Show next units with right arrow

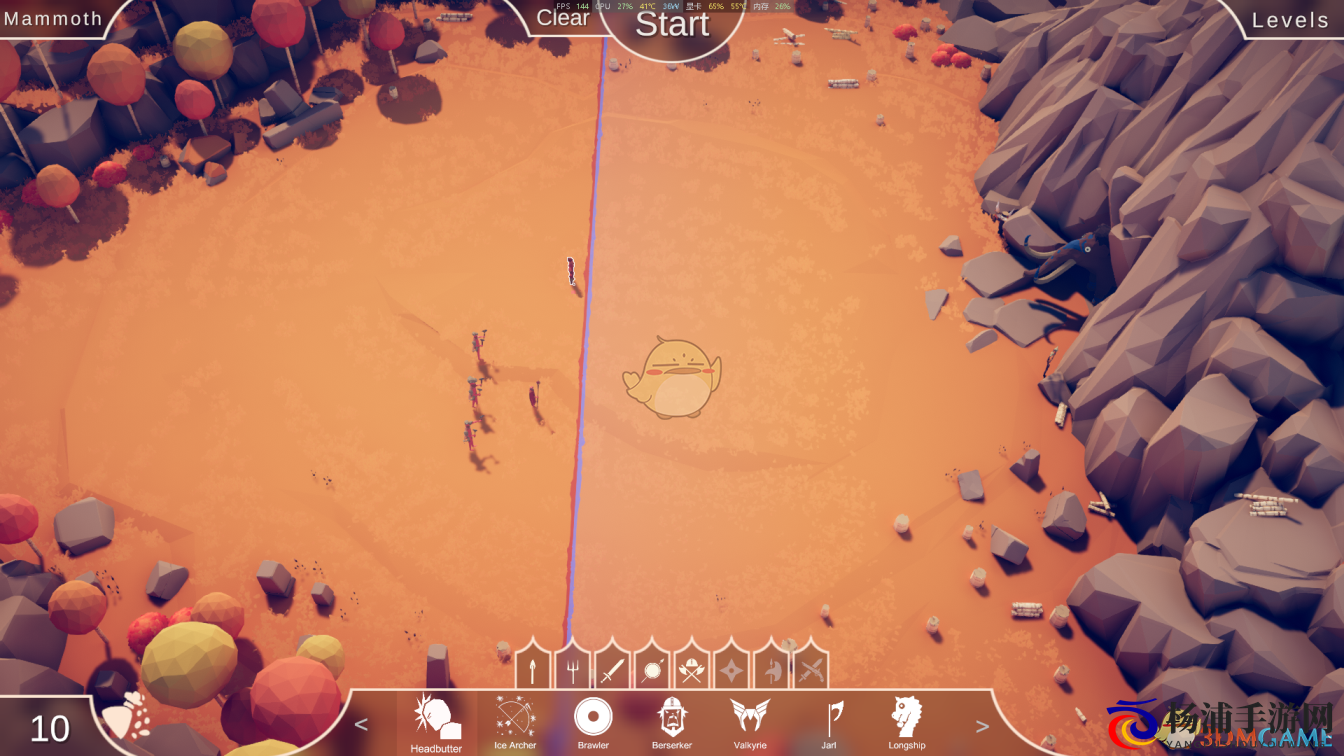[x=982, y=726]
